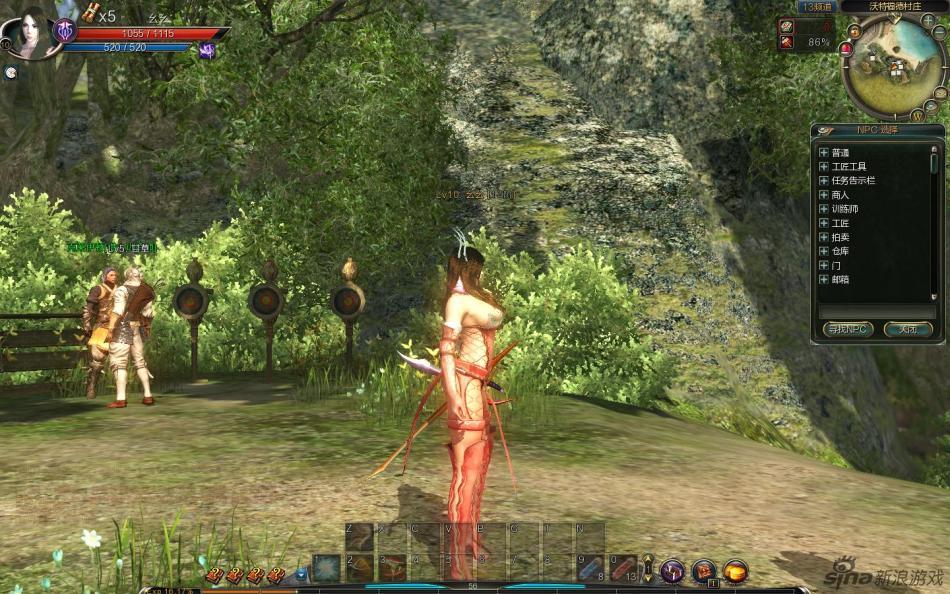Viewport: 950px width, 594px height.
Task: Expand the 邮箱 mailbox category
Action: [824, 279]
